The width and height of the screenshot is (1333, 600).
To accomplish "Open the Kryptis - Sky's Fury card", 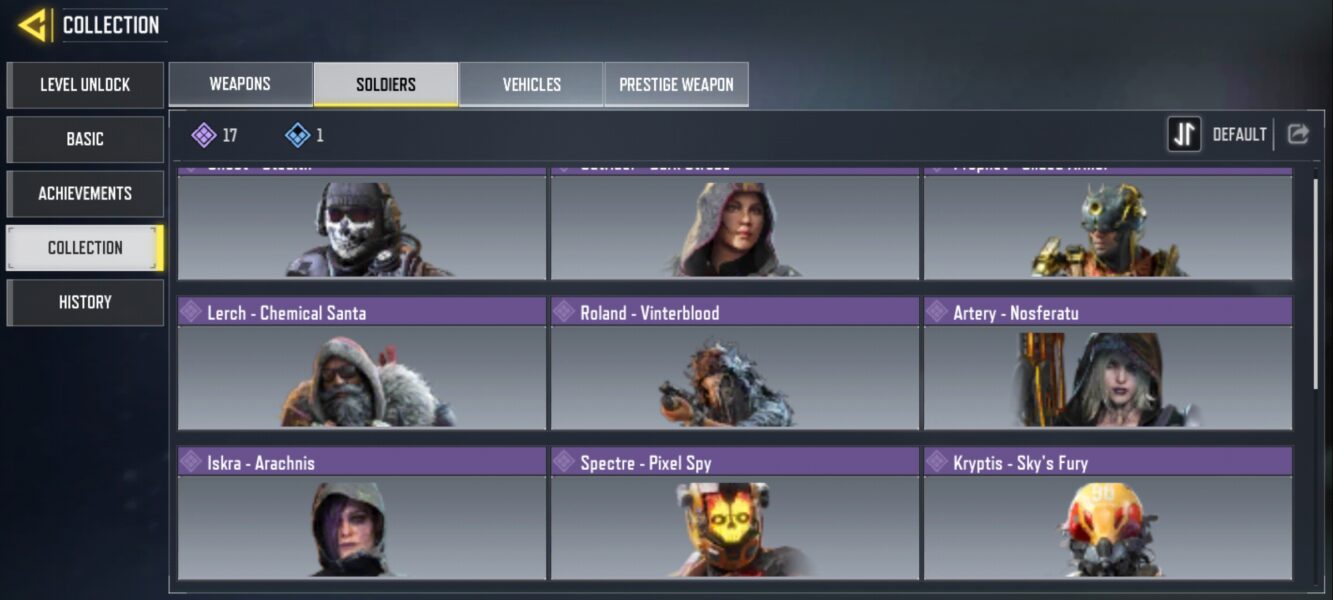I will pyautogui.click(x=1108, y=513).
